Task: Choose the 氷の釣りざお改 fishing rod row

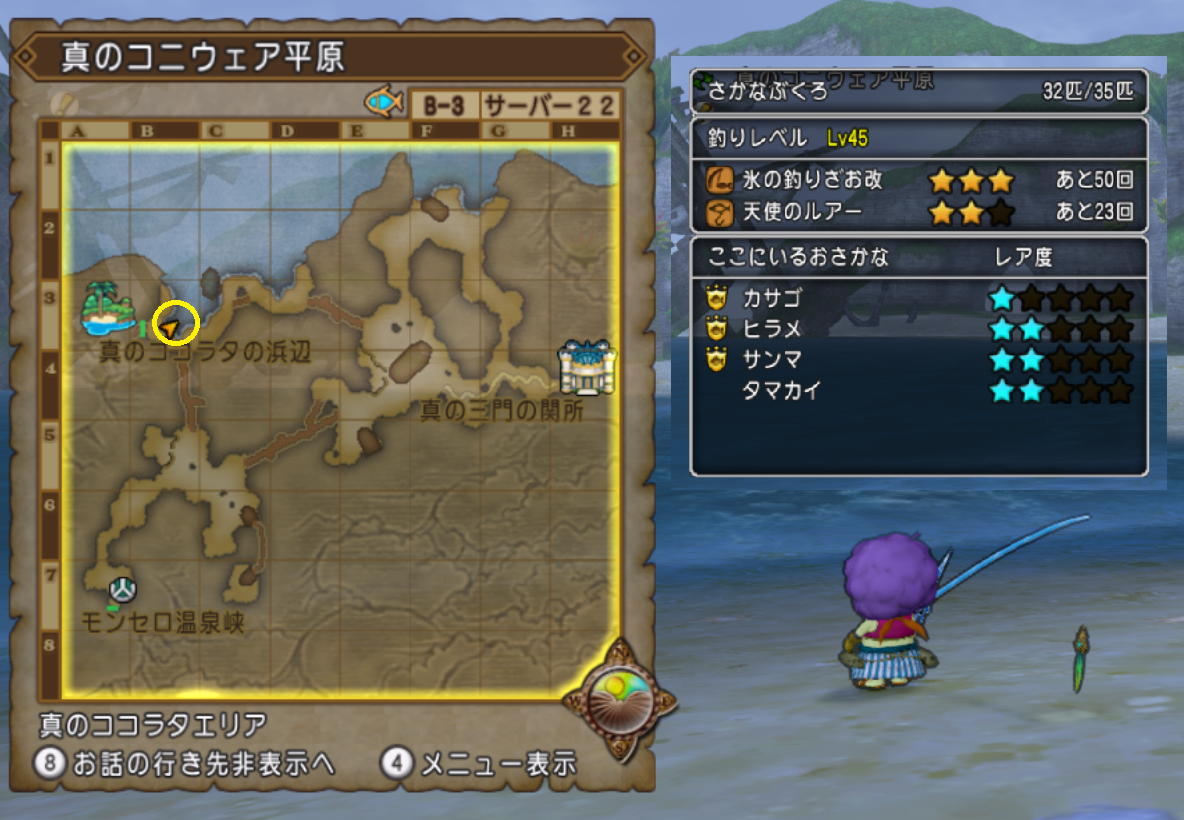Action: click(918, 181)
